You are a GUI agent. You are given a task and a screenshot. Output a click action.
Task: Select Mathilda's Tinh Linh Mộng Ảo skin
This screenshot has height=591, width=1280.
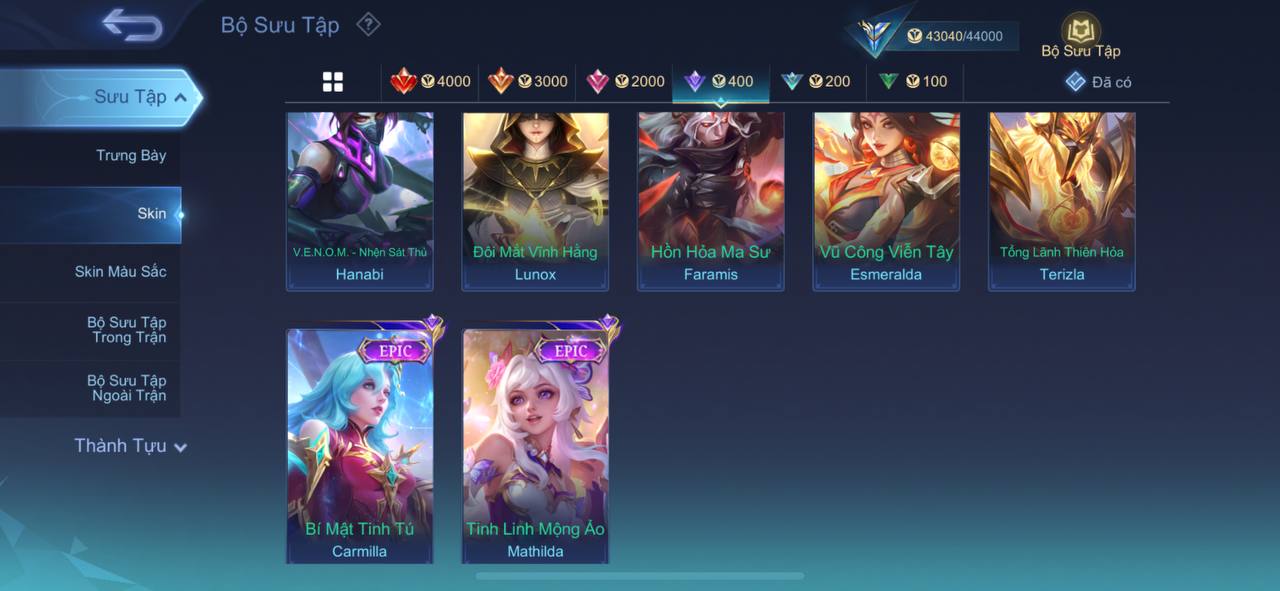click(535, 445)
